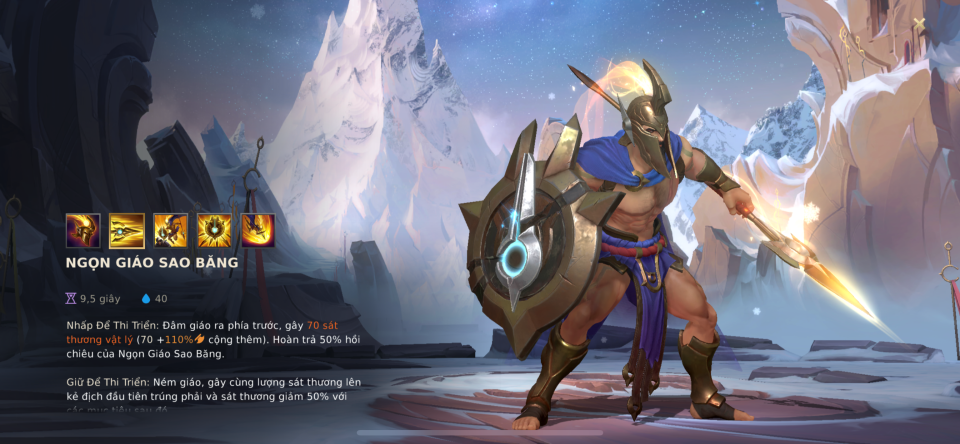Select the highlighted Ngọn Giáo Sao Băng spear icon
This screenshot has height=444, width=960.
[x=127, y=231]
